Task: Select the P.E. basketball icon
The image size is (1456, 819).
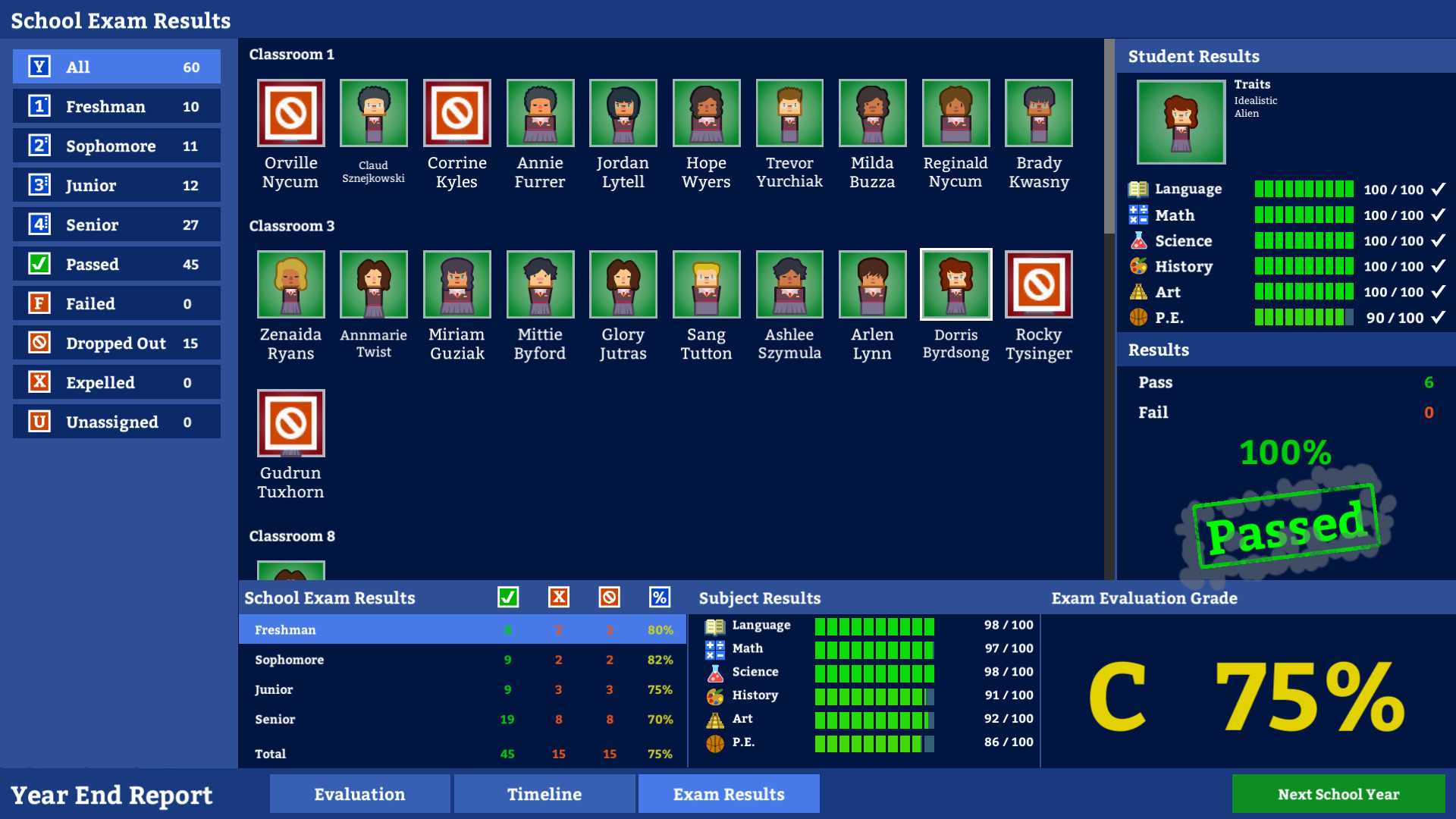Action: click(714, 742)
